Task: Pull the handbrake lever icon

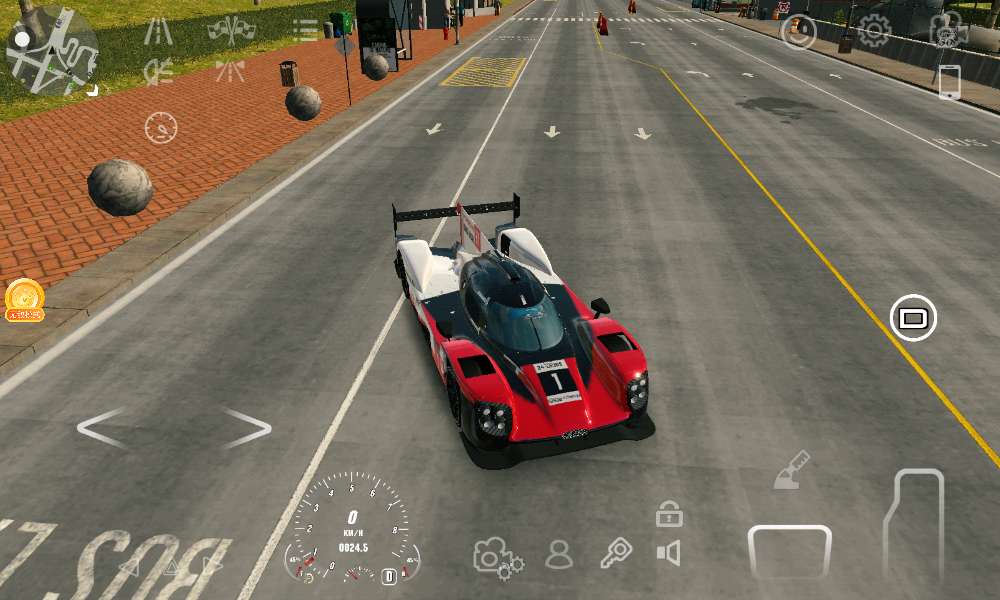Action: point(791,470)
